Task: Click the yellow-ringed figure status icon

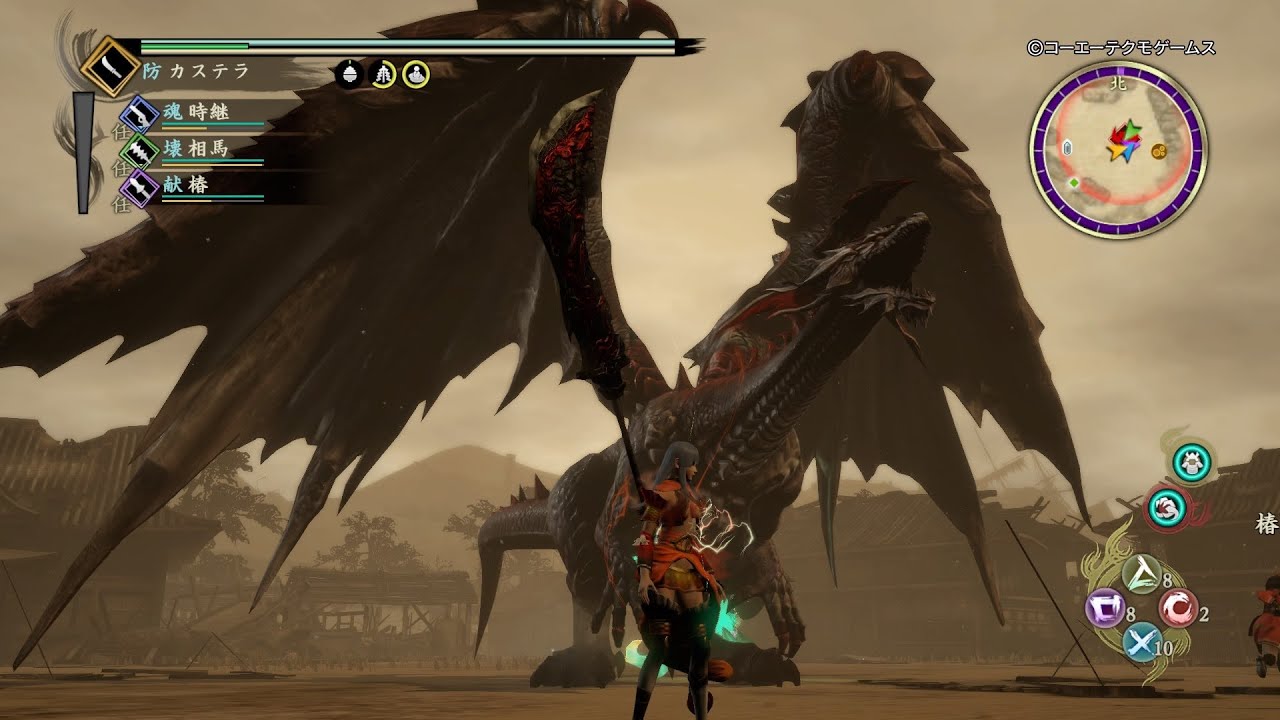Action: 416,74
